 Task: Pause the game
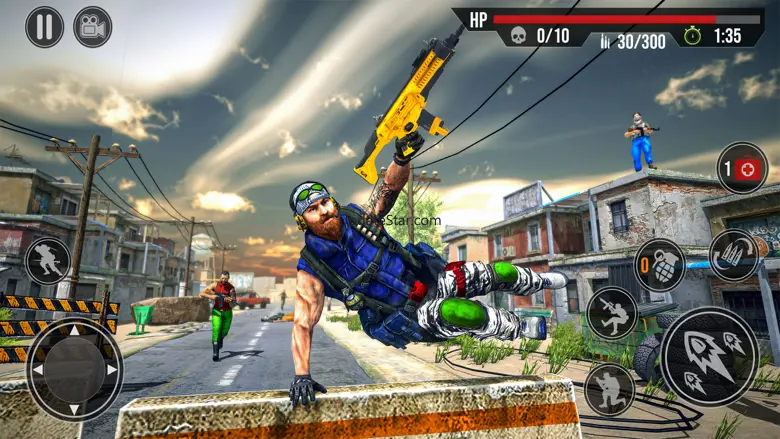[x=44, y=26]
